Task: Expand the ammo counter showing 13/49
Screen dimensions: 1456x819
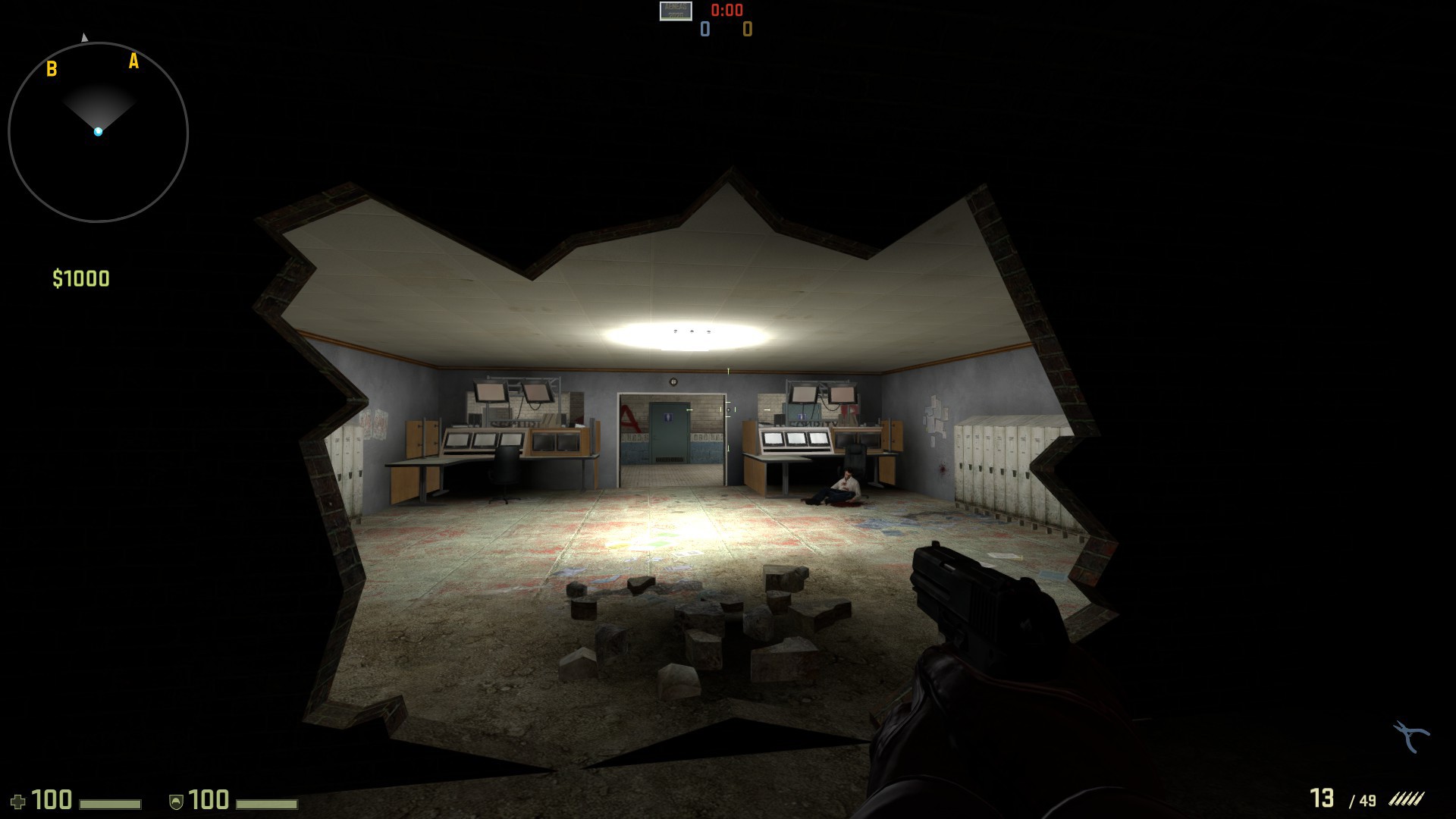Action: click(1342, 798)
